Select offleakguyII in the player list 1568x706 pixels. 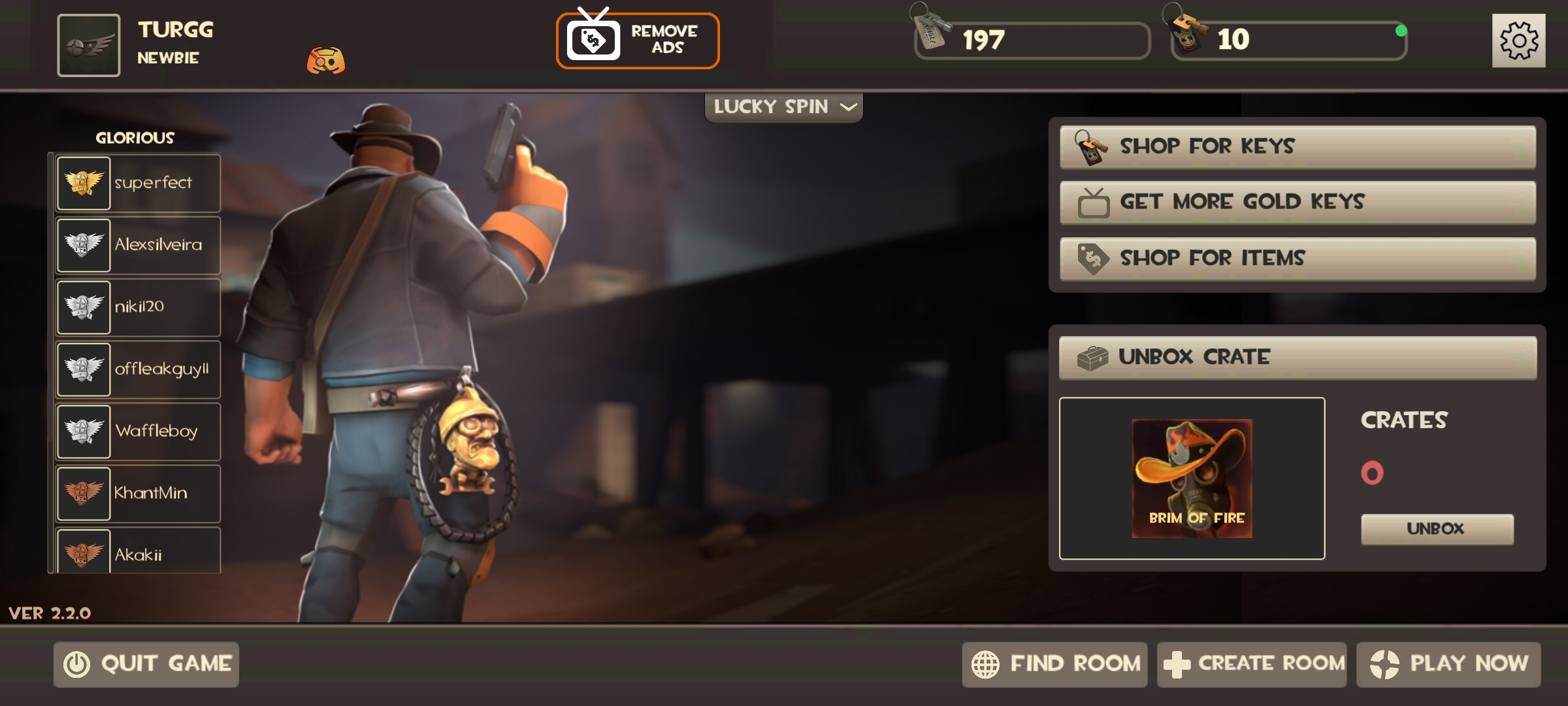pyautogui.click(x=139, y=369)
